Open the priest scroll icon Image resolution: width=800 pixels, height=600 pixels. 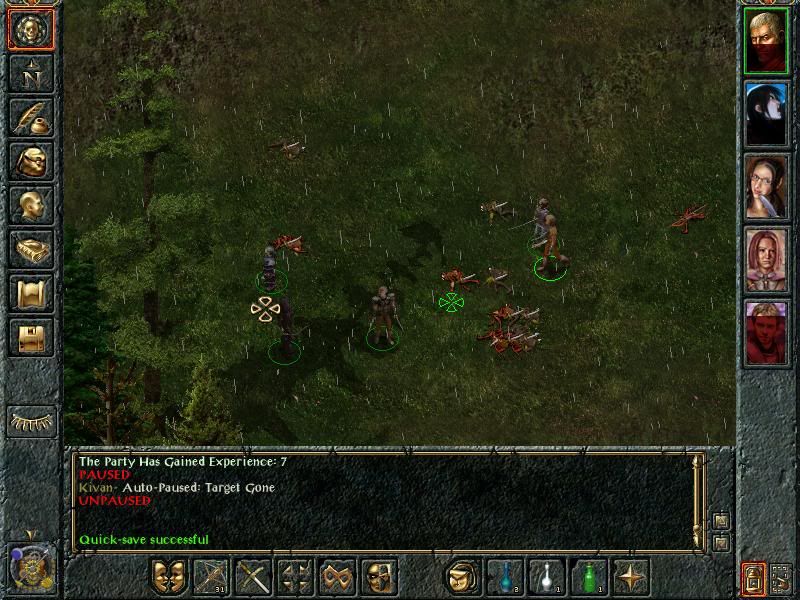(31, 293)
